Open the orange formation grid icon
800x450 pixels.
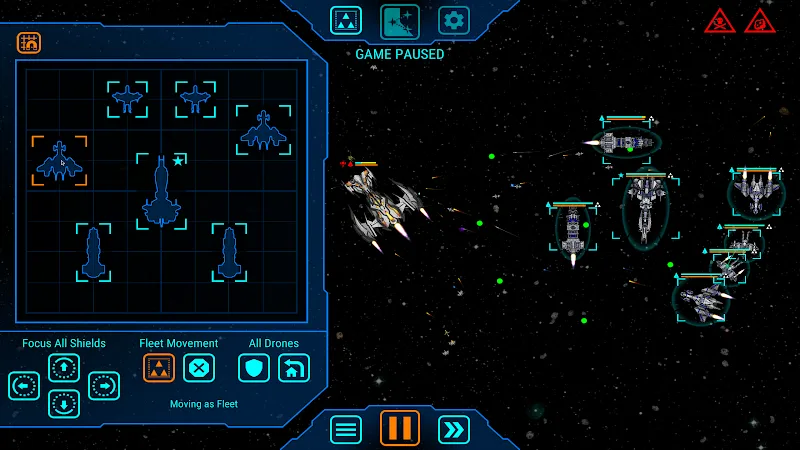pos(29,43)
